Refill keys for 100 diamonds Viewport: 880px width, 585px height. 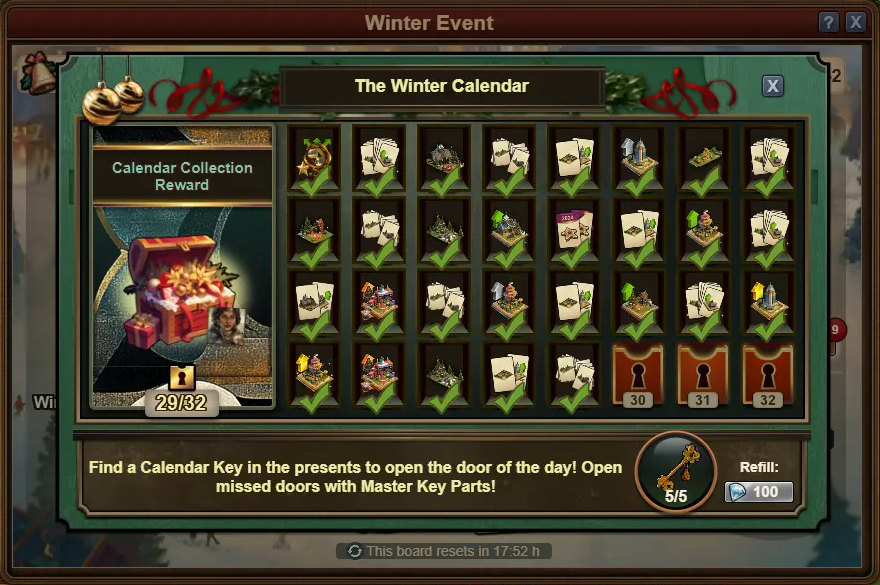(x=758, y=492)
